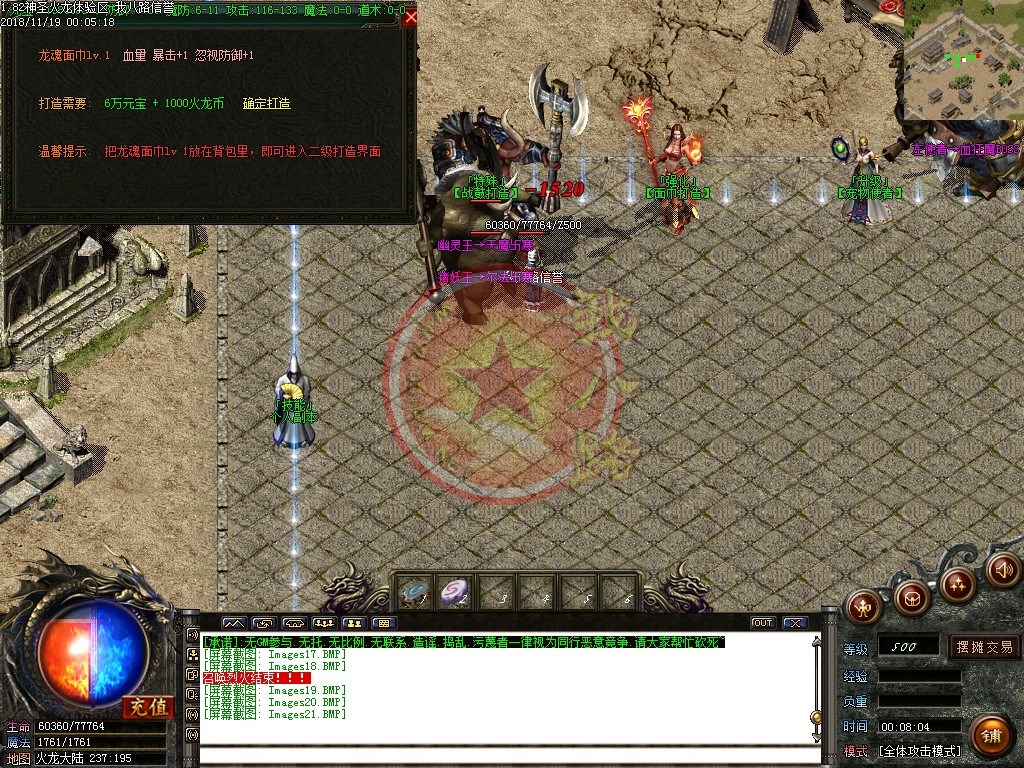The width and height of the screenshot is (1024, 768).
Task: Click the grid icon chat toolbar button
Action: (383, 623)
